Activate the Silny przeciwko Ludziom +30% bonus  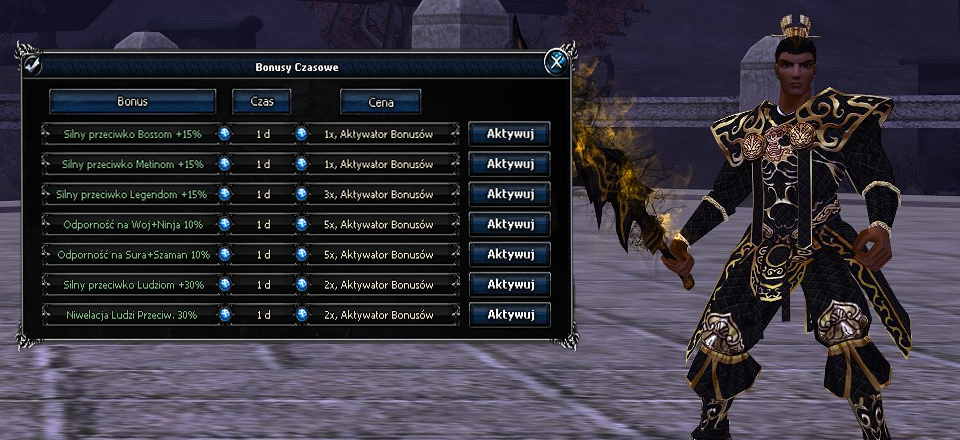[x=509, y=284]
